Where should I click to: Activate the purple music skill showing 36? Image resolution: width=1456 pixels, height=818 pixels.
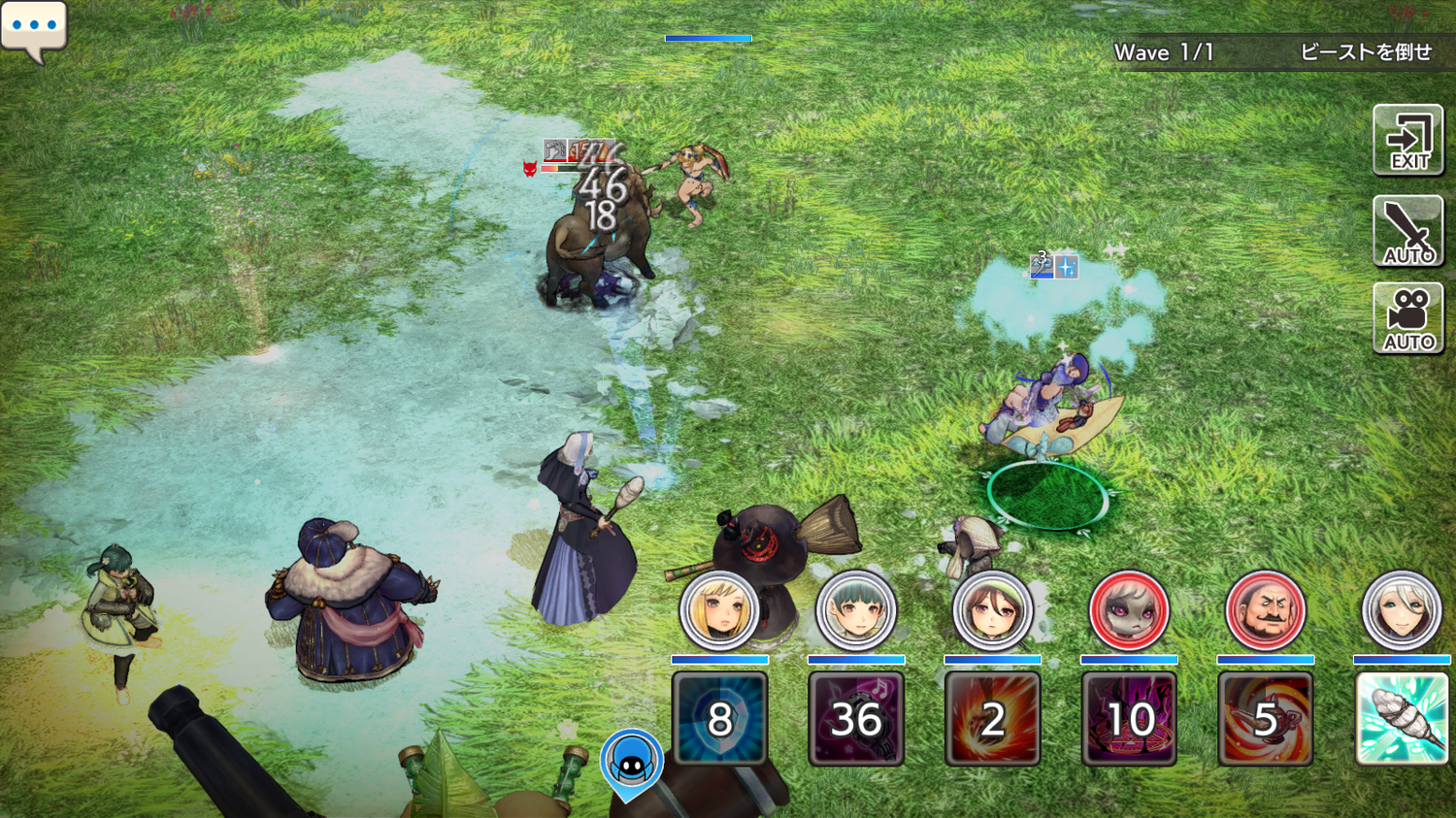(x=855, y=719)
